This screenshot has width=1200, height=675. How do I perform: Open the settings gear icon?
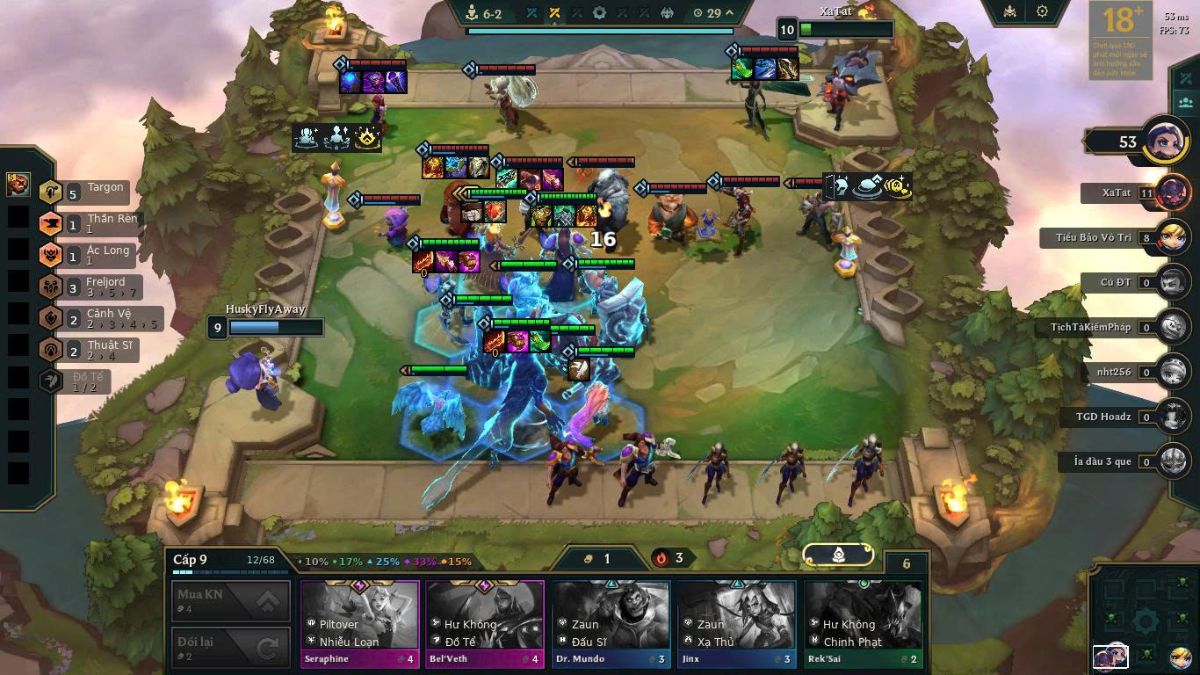click(x=1042, y=11)
